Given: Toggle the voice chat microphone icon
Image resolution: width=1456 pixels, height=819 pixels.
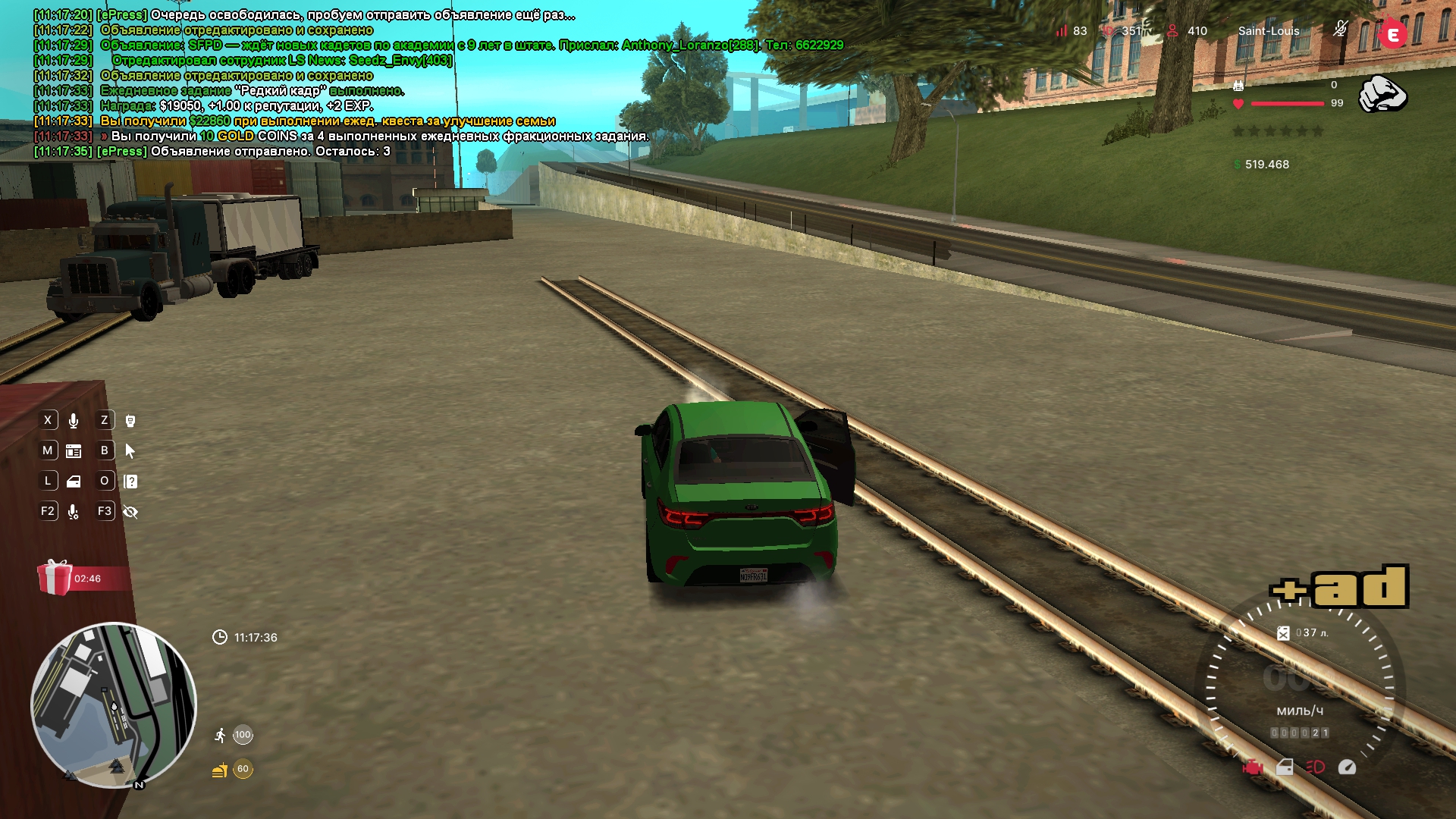Looking at the screenshot, I should pyautogui.click(x=74, y=421).
